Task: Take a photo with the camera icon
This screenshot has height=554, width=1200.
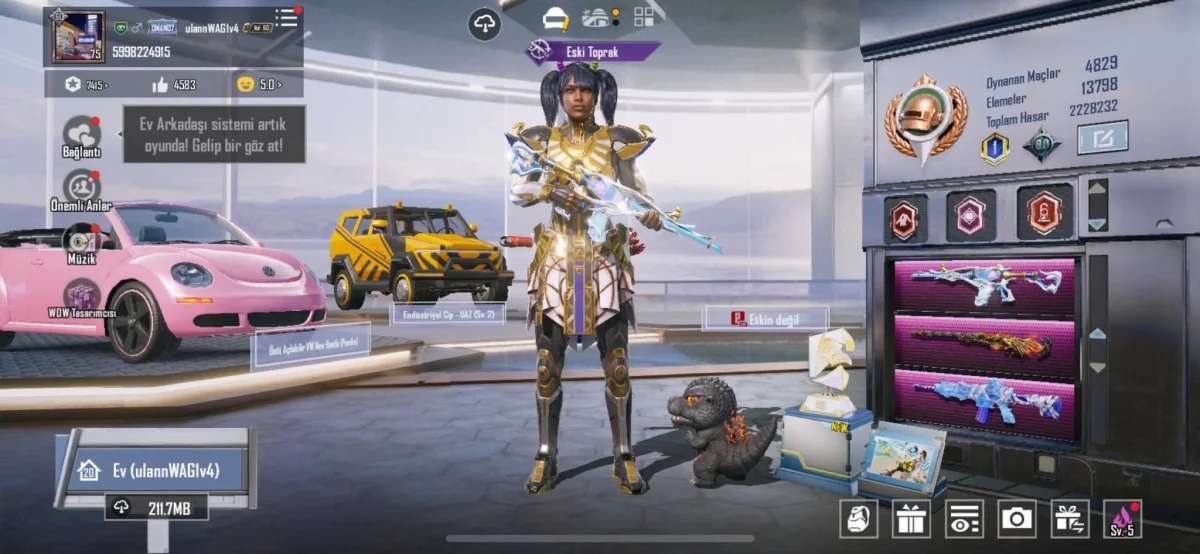Action: (1017, 518)
